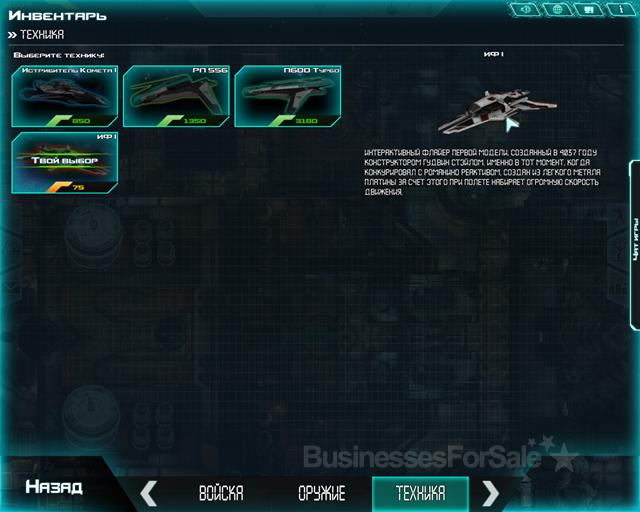The width and height of the screenshot is (640, 512).
Task: Toggle sound with the speaker icon
Action: 526,10
